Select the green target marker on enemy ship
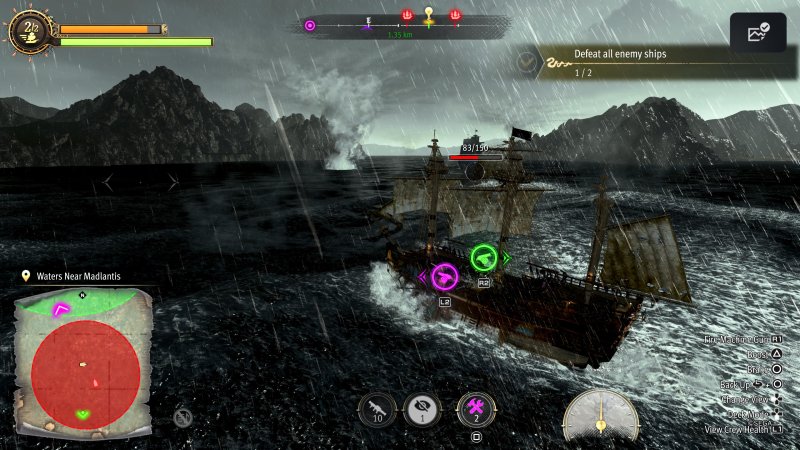 (x=484, y=258)
